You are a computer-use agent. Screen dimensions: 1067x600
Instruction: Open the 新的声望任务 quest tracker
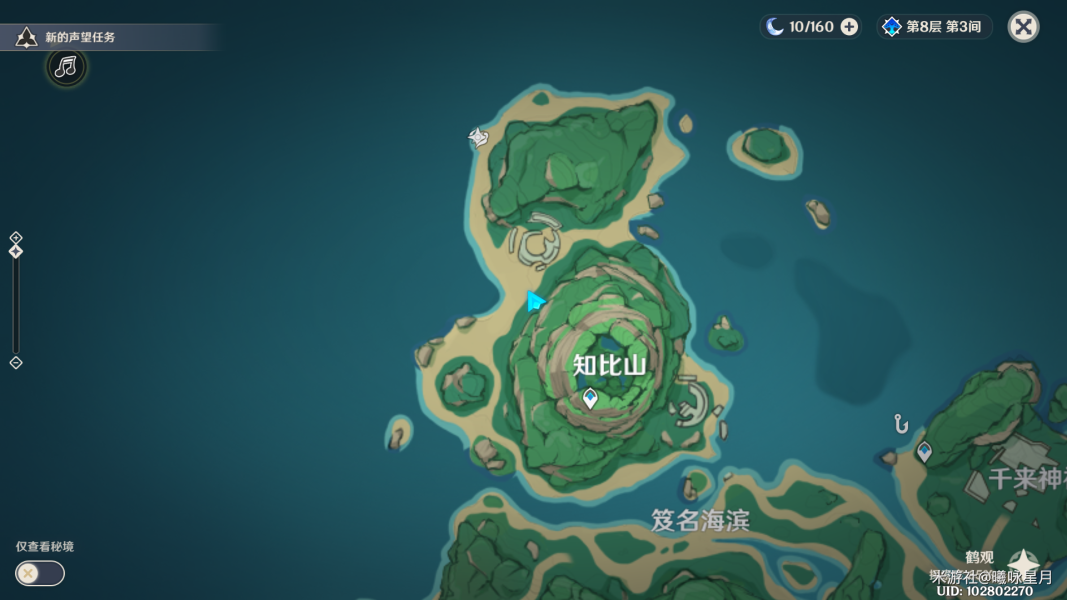coord(80,37)
